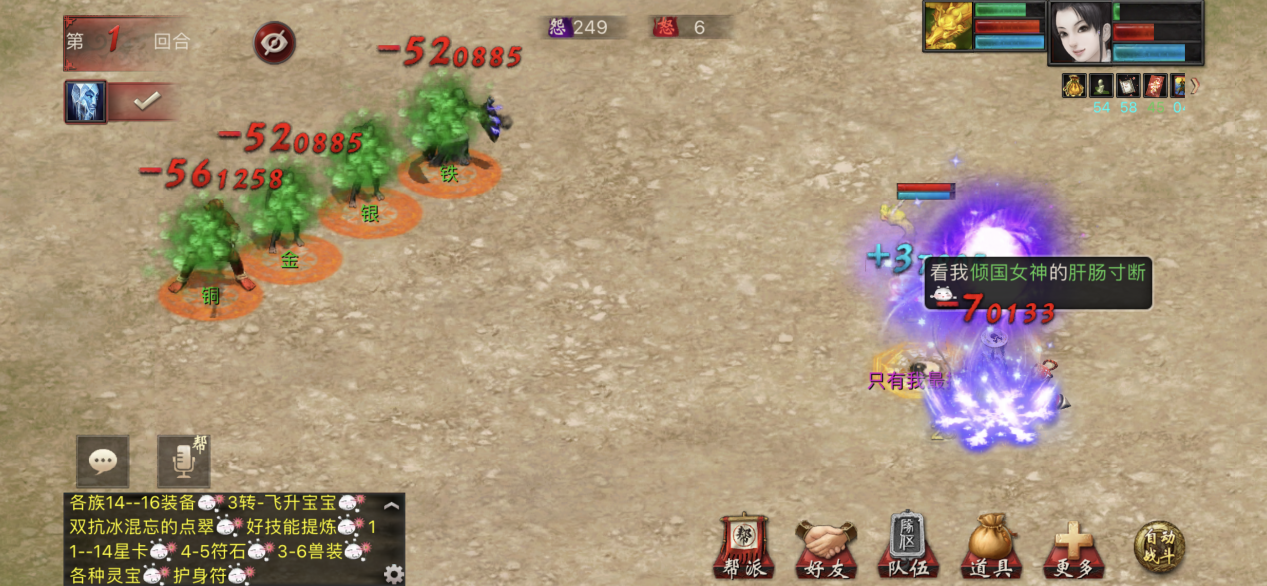
Task: Click the female character portrait
Action: [1080, 32]
